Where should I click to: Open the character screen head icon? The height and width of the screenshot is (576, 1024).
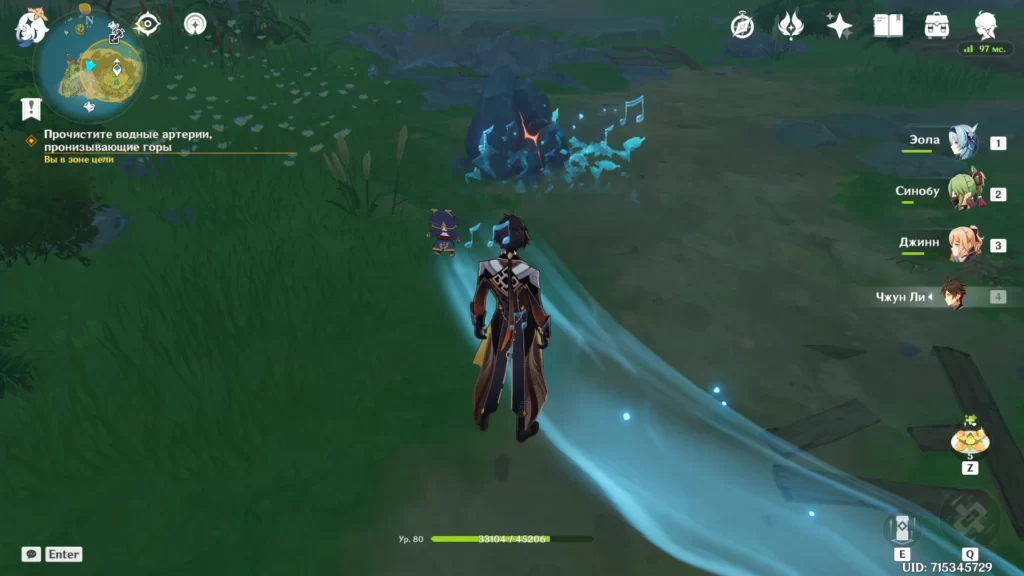click(985, 26)
